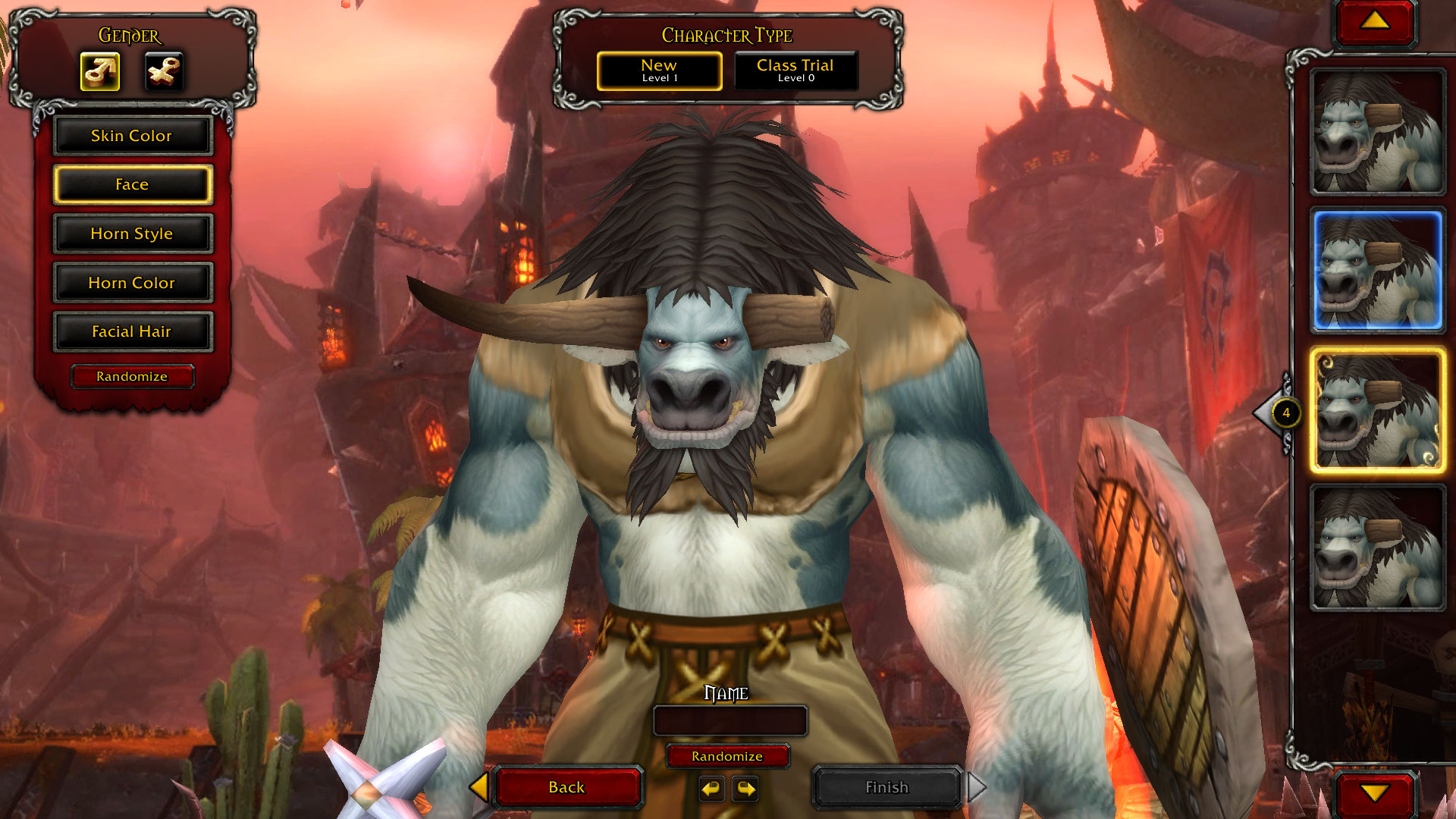Pick the blue-highlighted face thumbnail
Screen dimensions: 1456x819
tap(1377, 271)
